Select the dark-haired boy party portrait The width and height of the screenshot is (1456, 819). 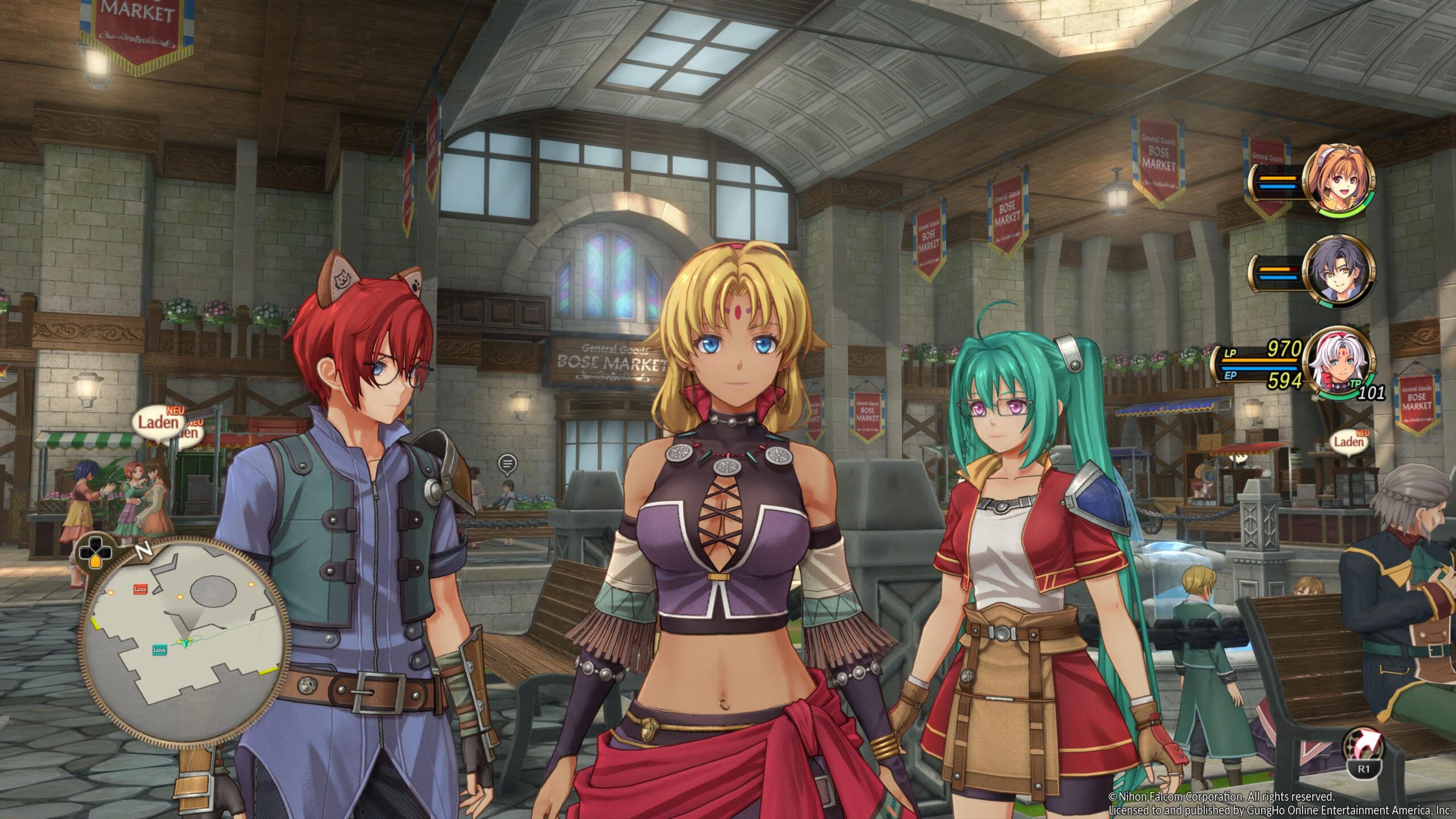coord(1338,272)
